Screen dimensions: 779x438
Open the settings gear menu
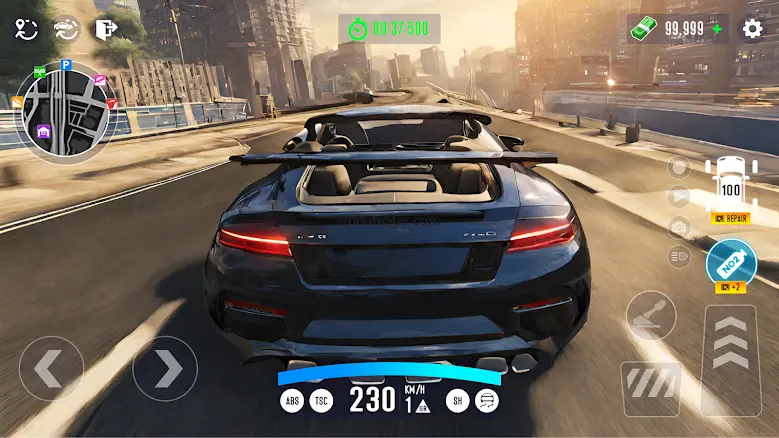click(752, 28)
